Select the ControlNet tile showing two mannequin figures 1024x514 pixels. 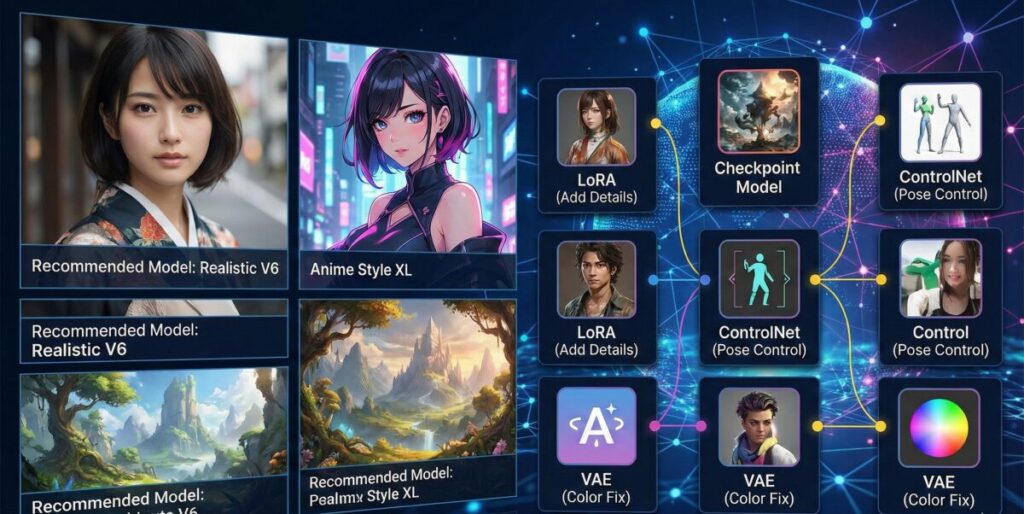pyautogui.click(x=940, y=140)
